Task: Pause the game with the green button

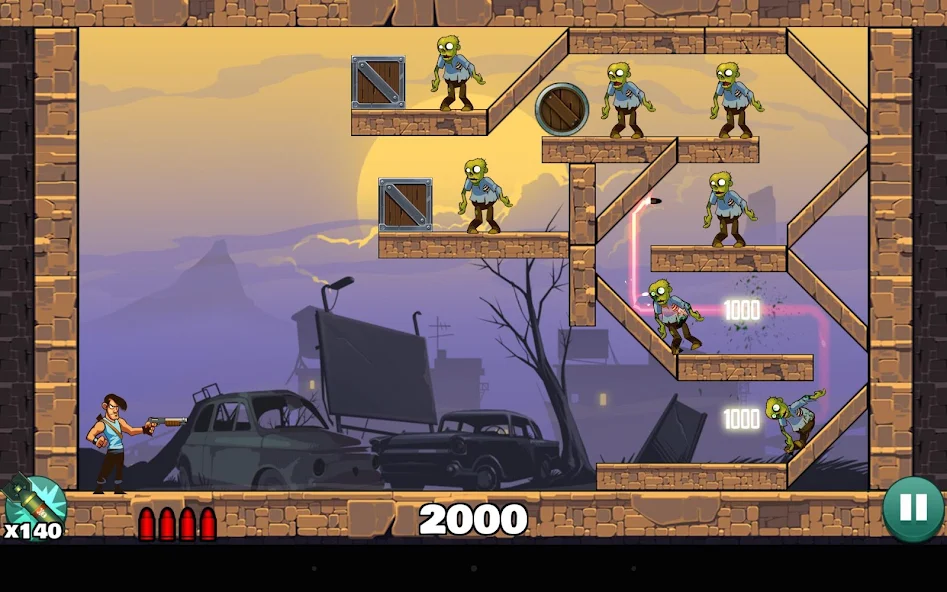Action: [x=912, y=508]
